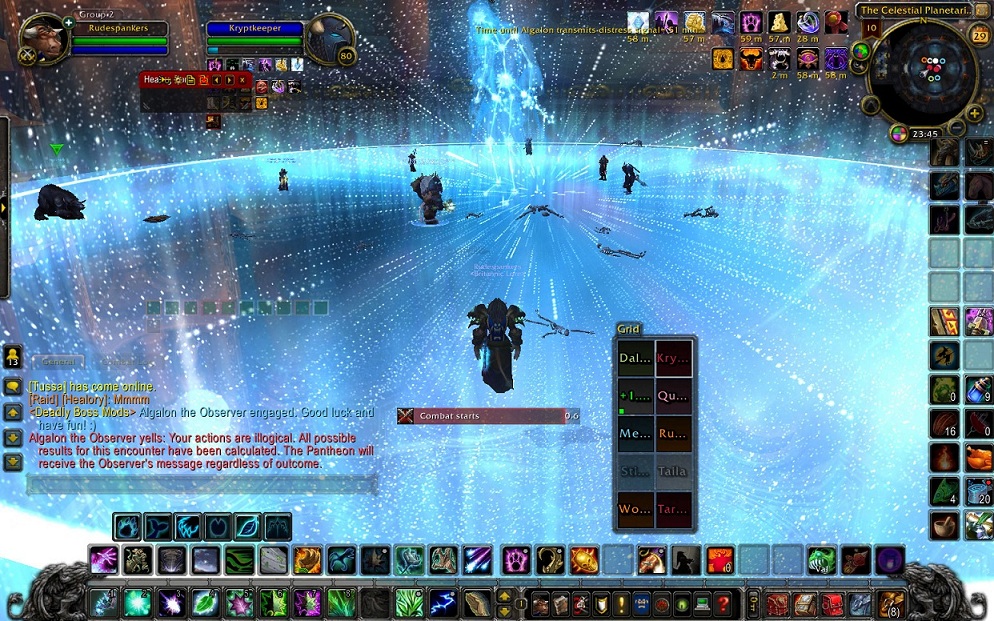This screenshot has height=621, width=994.
Task: Select the Kryptkeeper target portrait
Action: coord(331,40)
